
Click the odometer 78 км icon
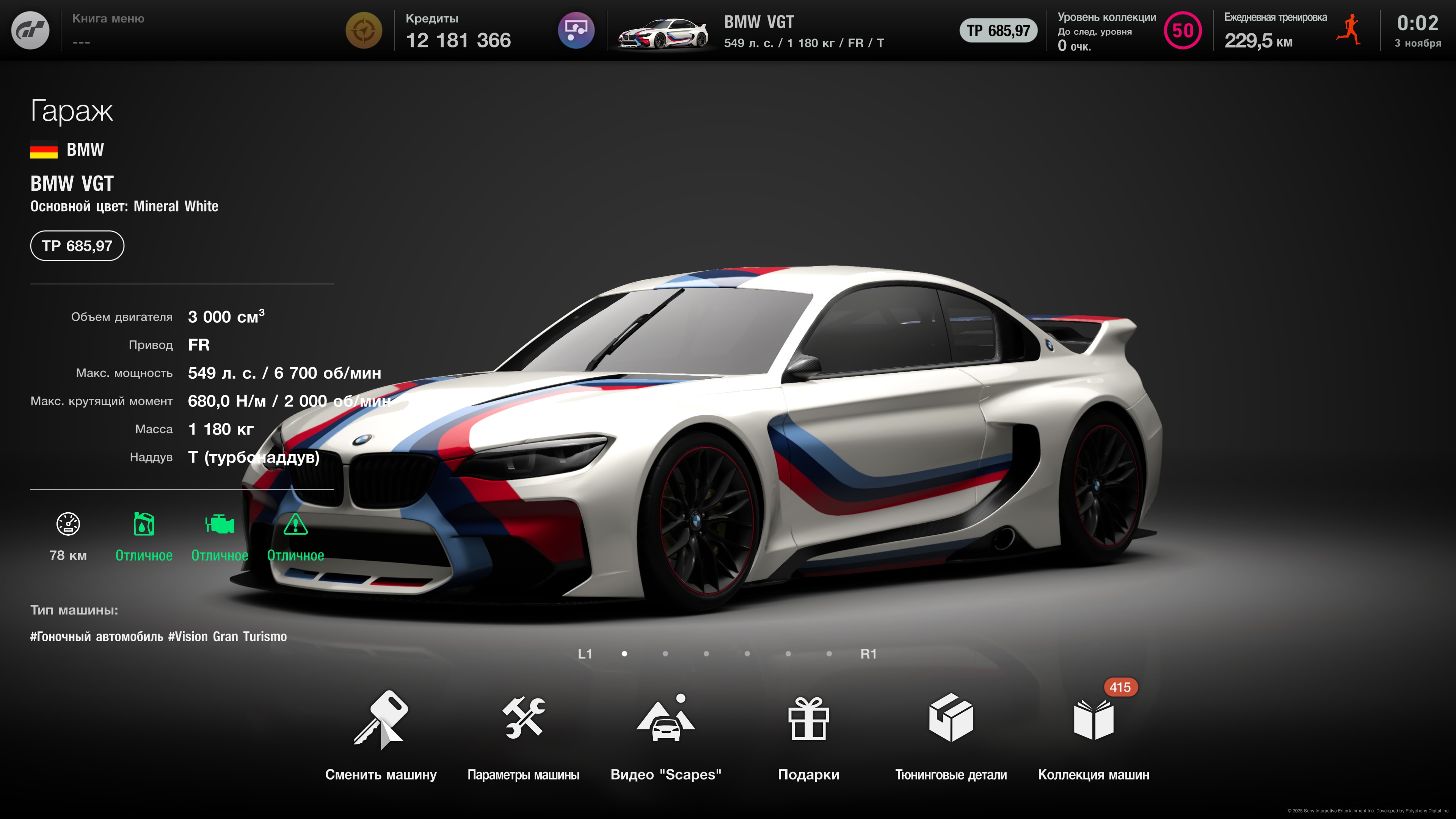click(x=68, y=524)
